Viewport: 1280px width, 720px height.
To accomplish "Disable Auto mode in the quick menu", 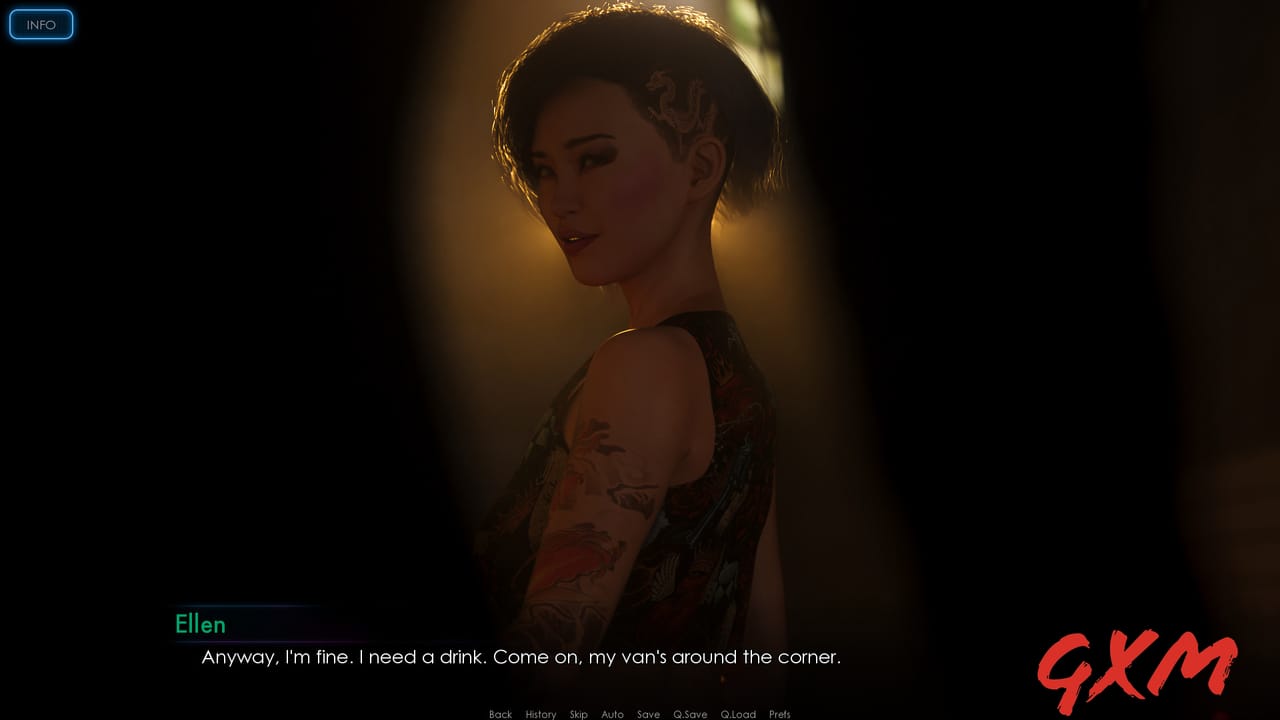I will (x=612, y=714).
